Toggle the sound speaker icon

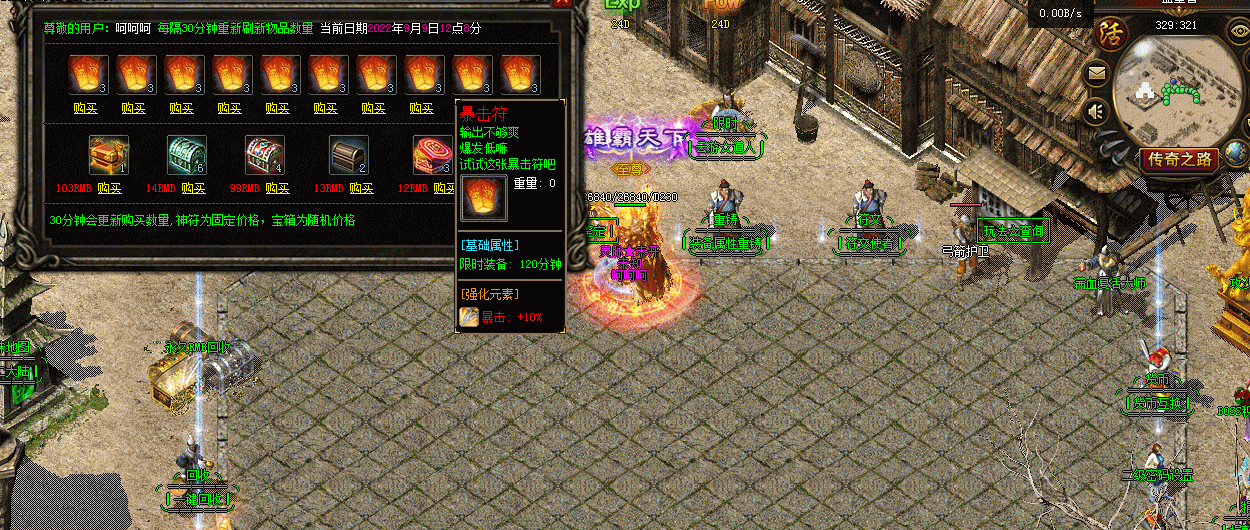[x=1097, y=111]
